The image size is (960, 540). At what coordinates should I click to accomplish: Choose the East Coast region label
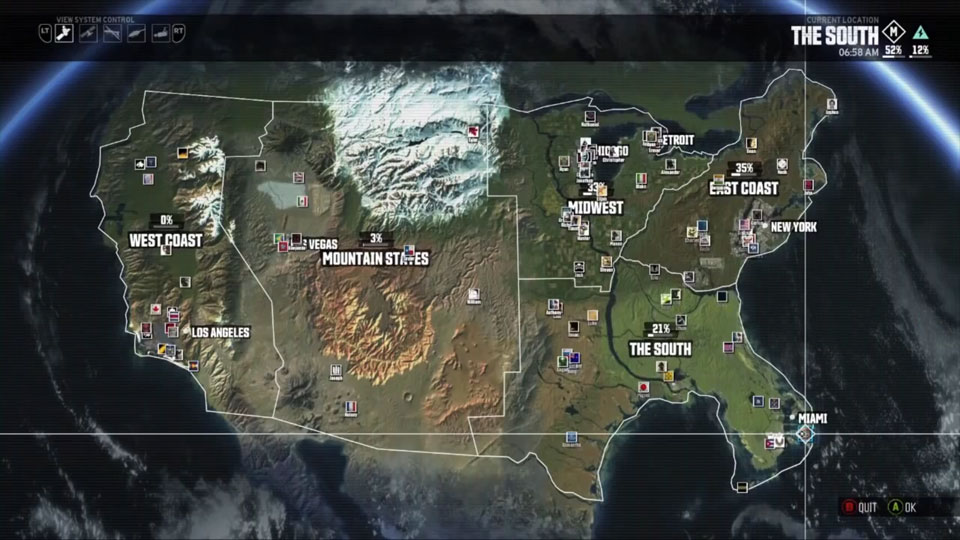pos(743,188)
